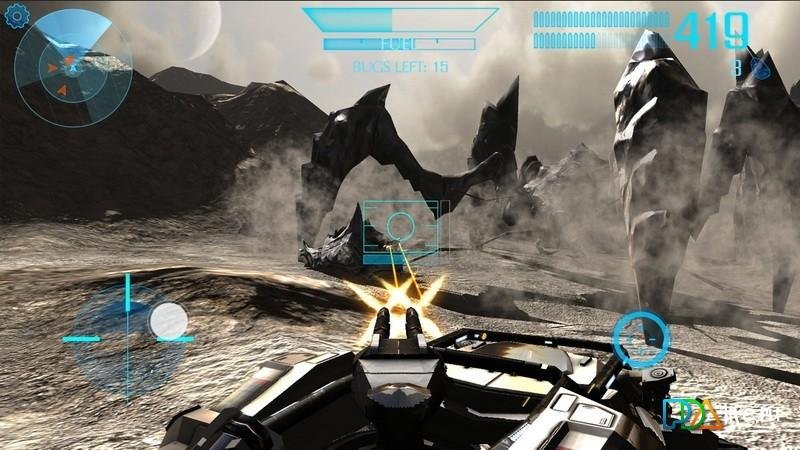This screenshot has width=800, height=450.
Task: Tap the blue circular fire button
Action: [x=640, y=338]
